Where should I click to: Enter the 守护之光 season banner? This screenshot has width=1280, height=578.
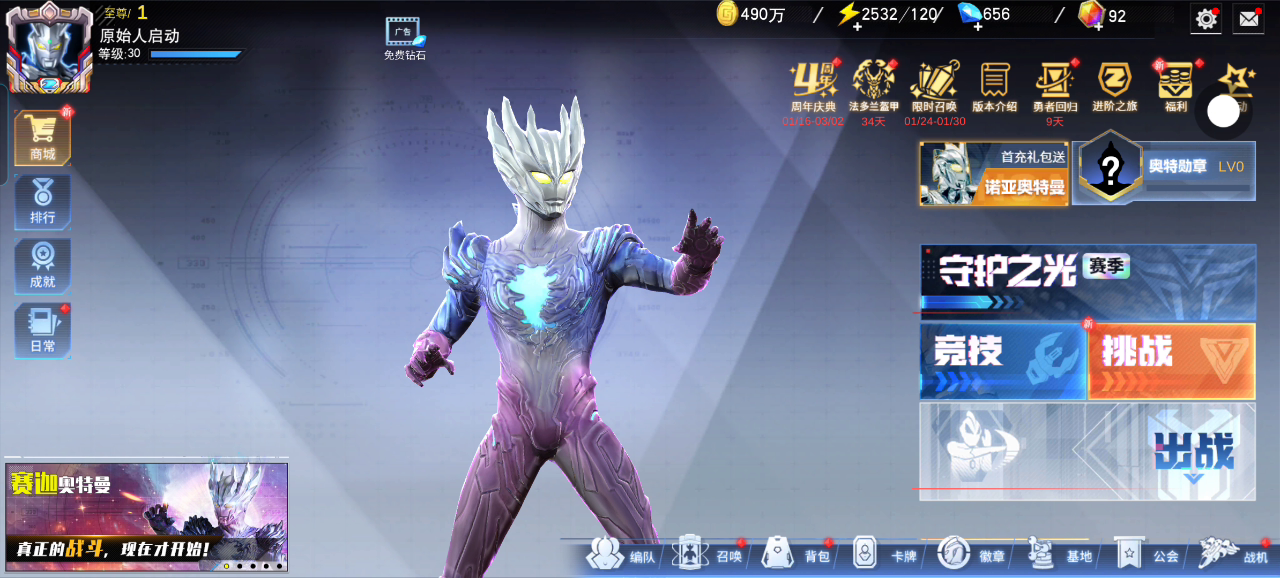[x=1087, y=277]
